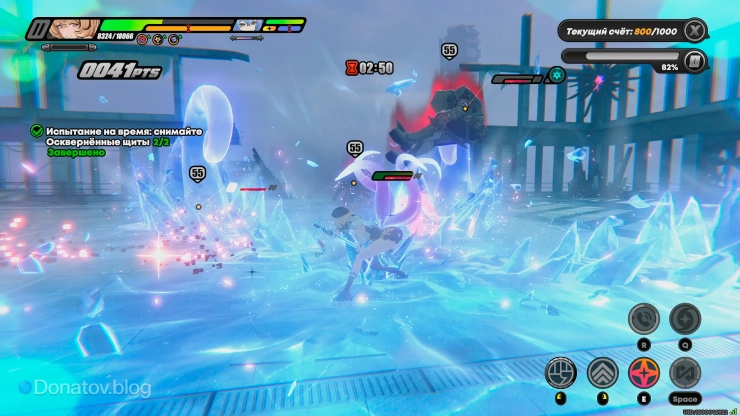The image size is (740, 416).
Task: Activate the phone call assist skill
Action: tap(644, 320)
